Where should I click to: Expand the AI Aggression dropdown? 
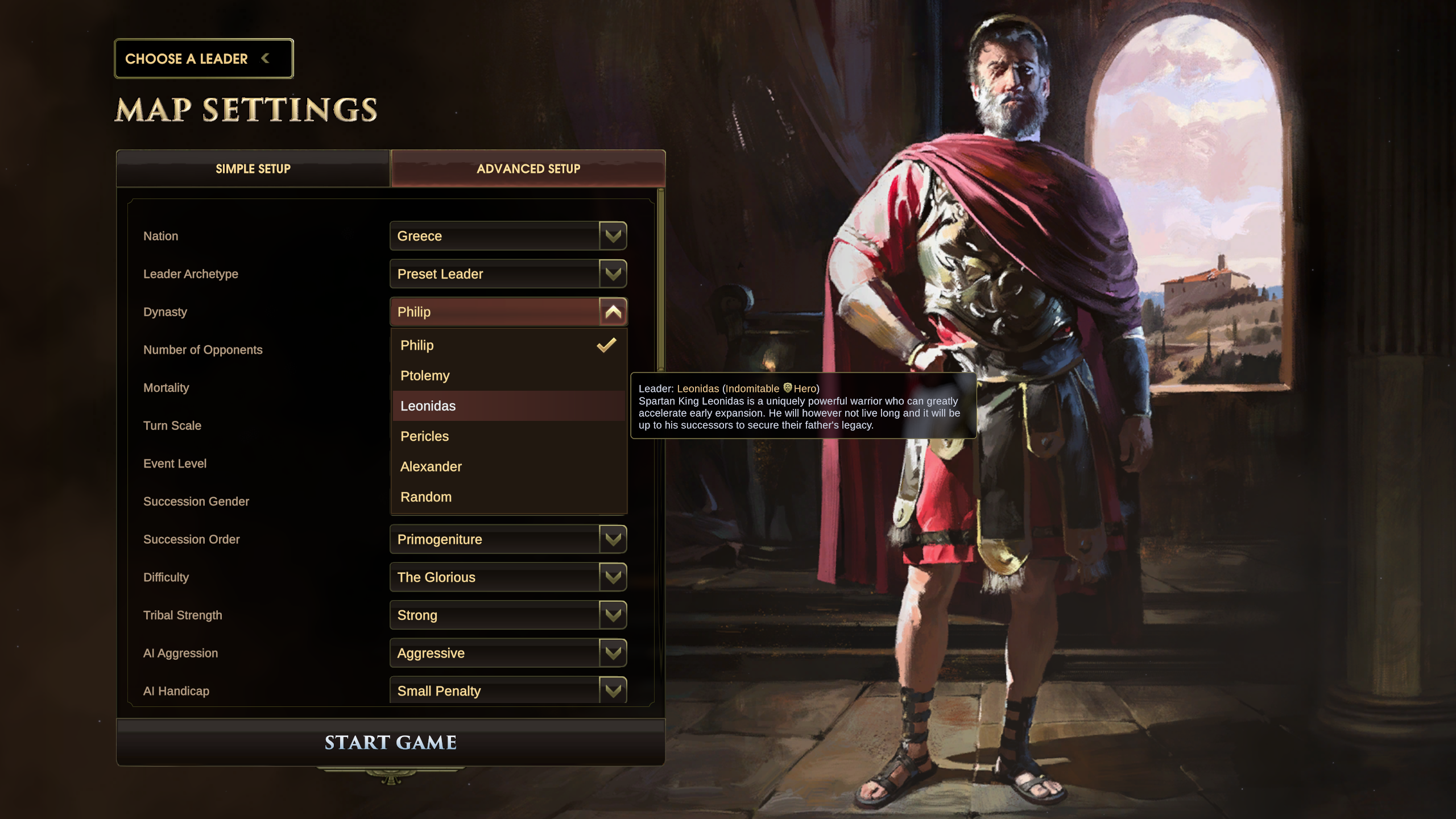508,653
